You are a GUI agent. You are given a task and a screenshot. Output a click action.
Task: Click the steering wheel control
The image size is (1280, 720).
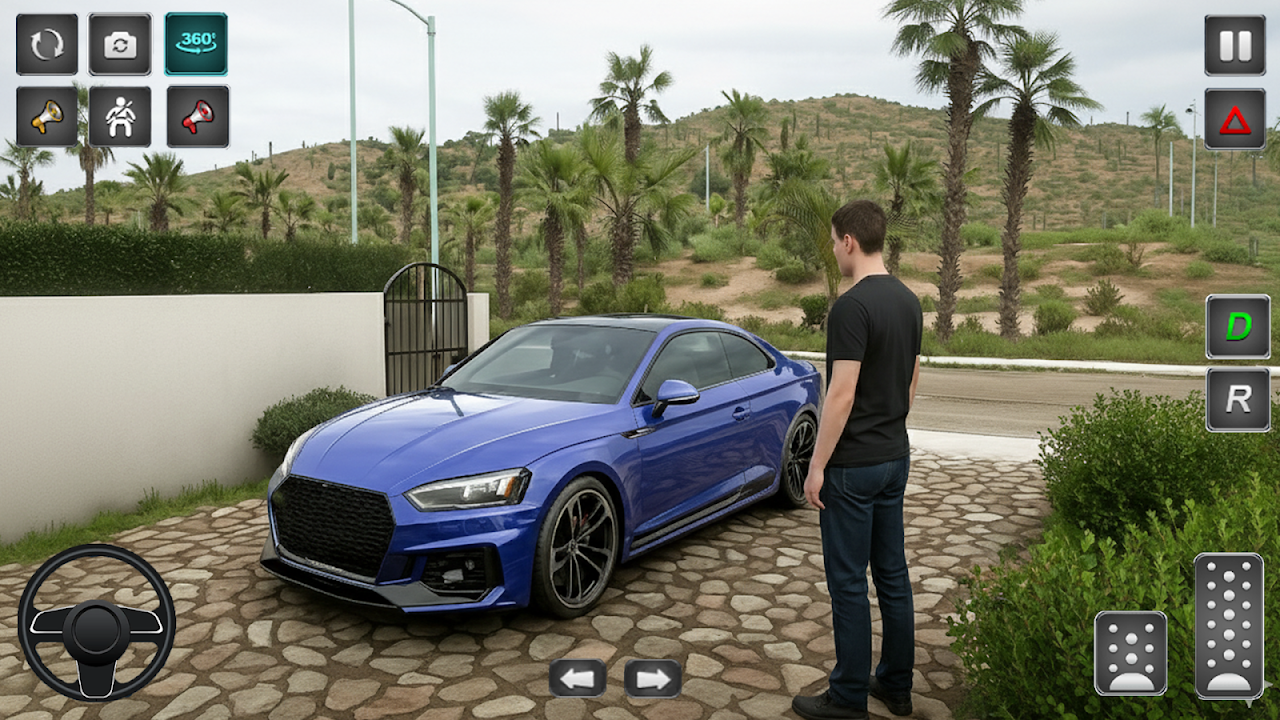96,622
